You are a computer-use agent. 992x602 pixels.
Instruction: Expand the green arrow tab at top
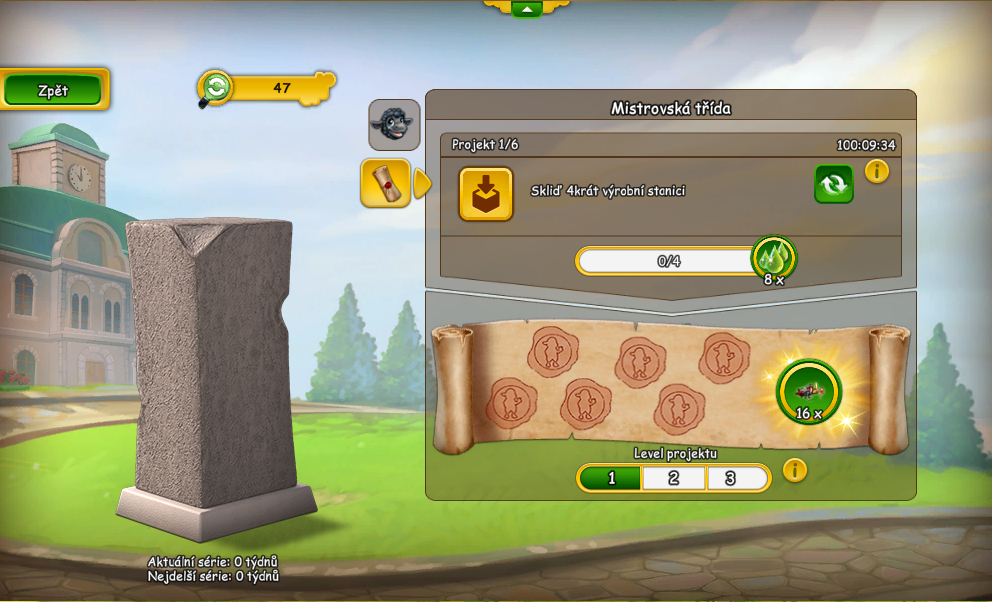(526, 9)
